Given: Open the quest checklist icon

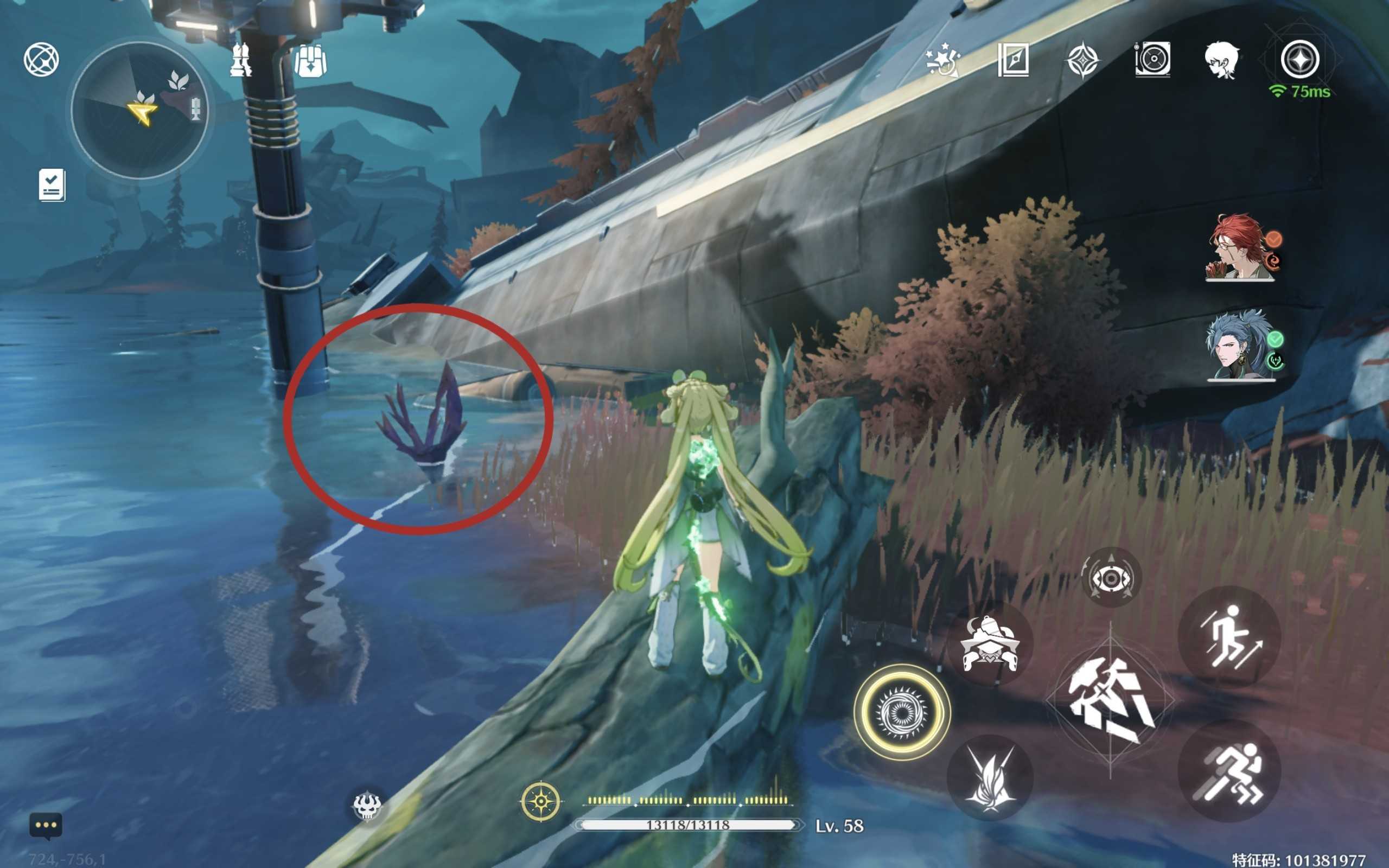Looking at the screenshot, I should click(52, 185).
